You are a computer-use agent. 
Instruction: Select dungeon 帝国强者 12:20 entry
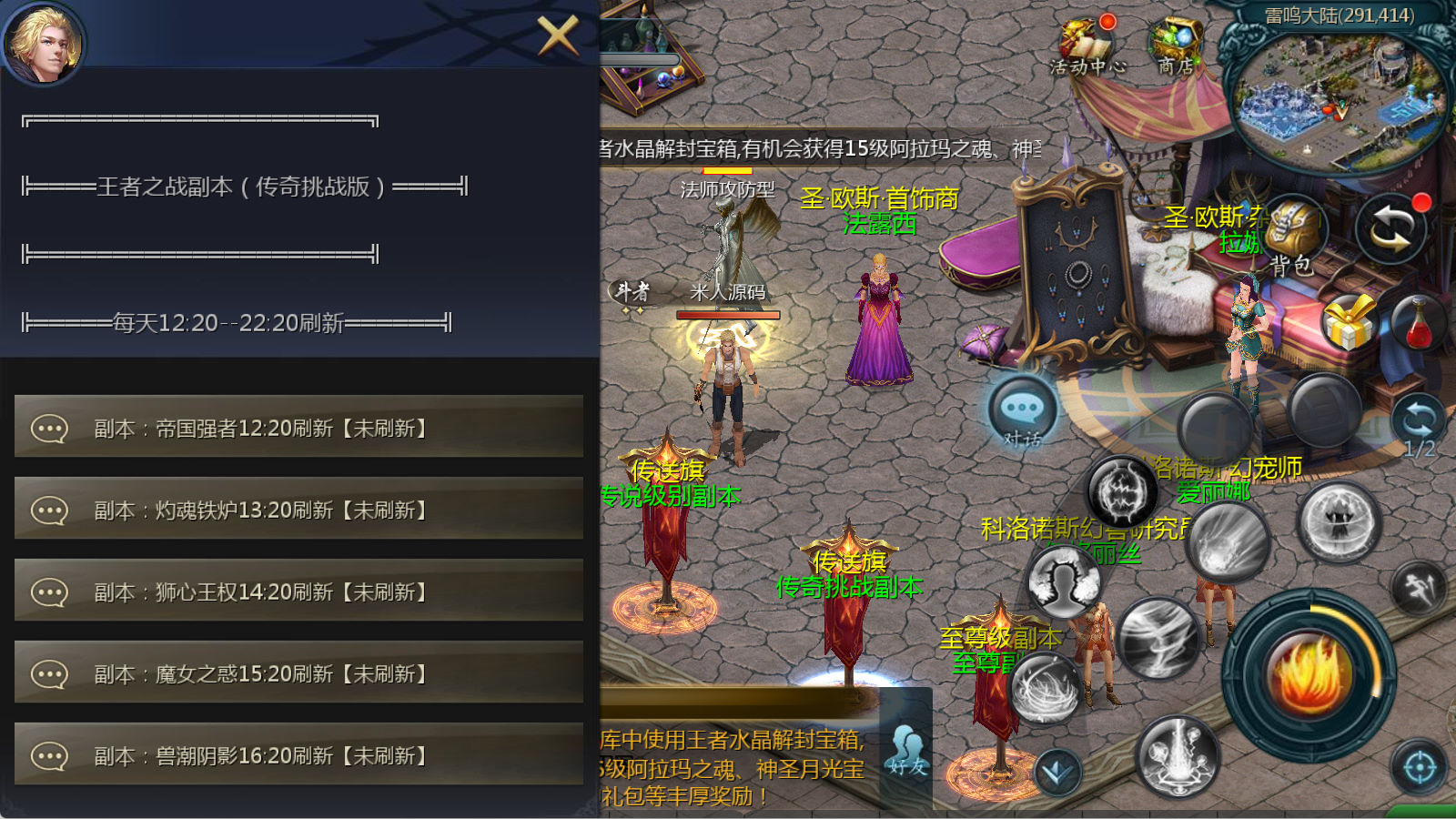[298, 428]
